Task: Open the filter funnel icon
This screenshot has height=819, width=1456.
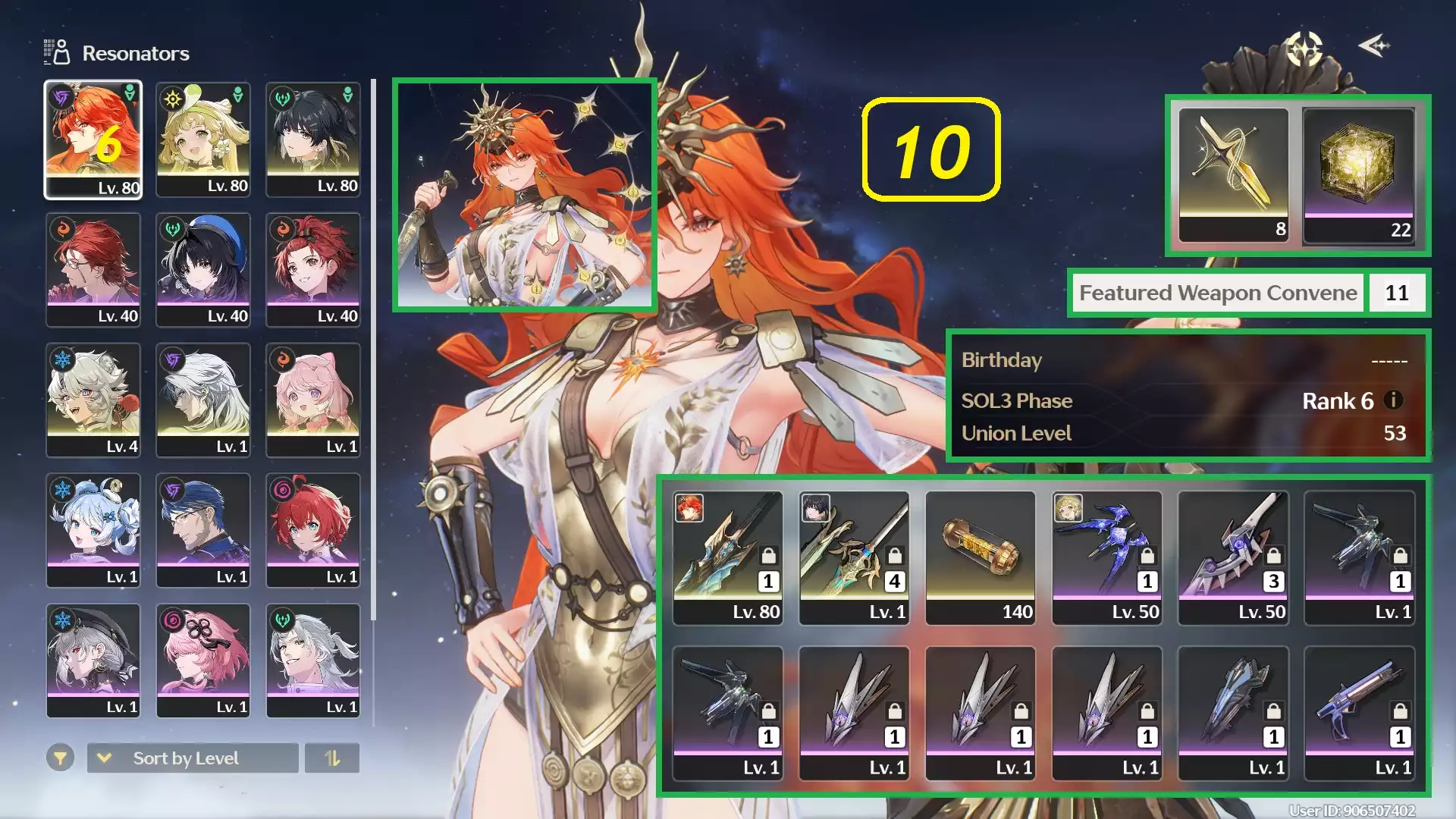Action: (61, 758)
